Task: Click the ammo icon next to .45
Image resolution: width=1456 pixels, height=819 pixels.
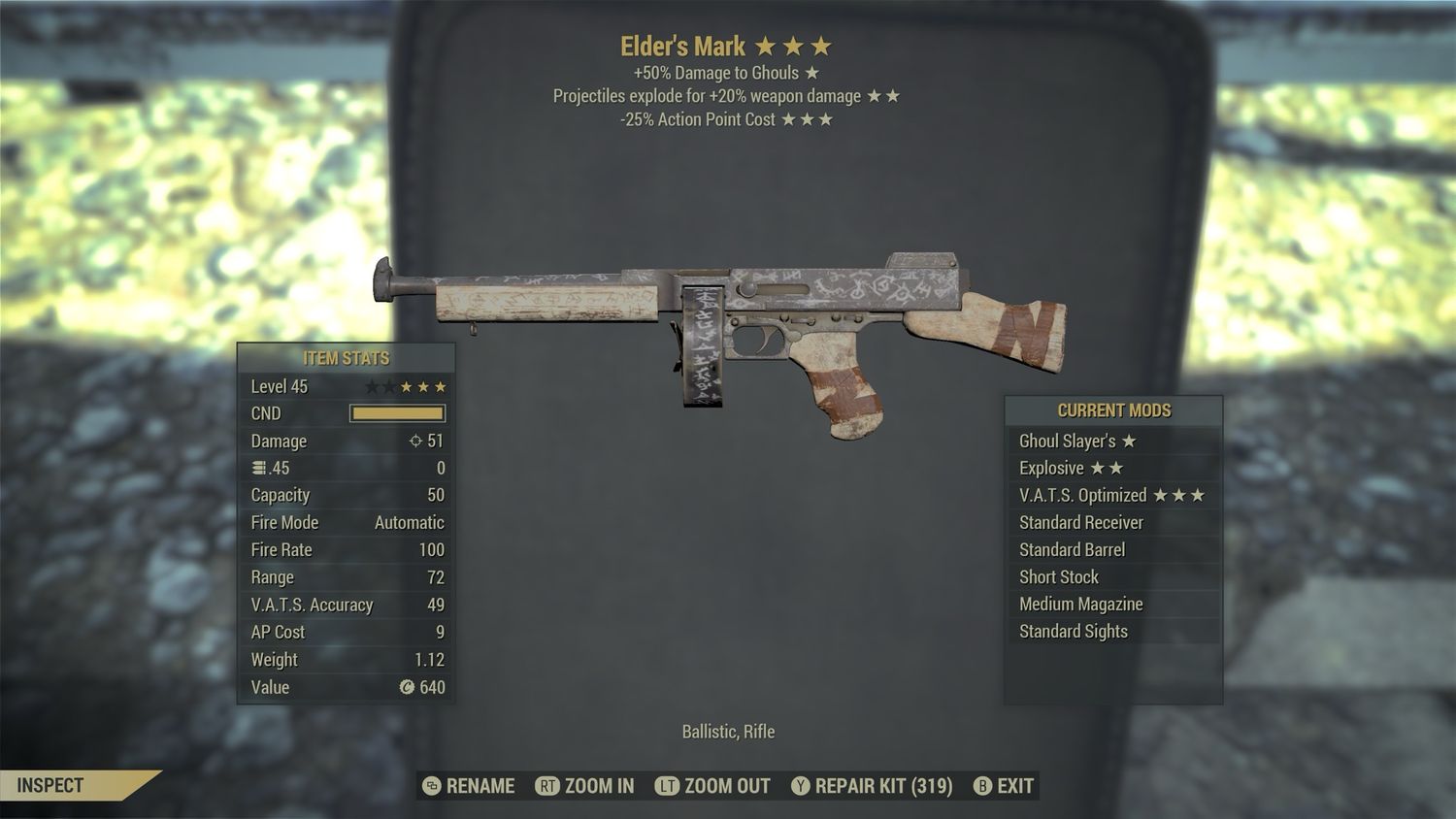Action: point(256,468)
